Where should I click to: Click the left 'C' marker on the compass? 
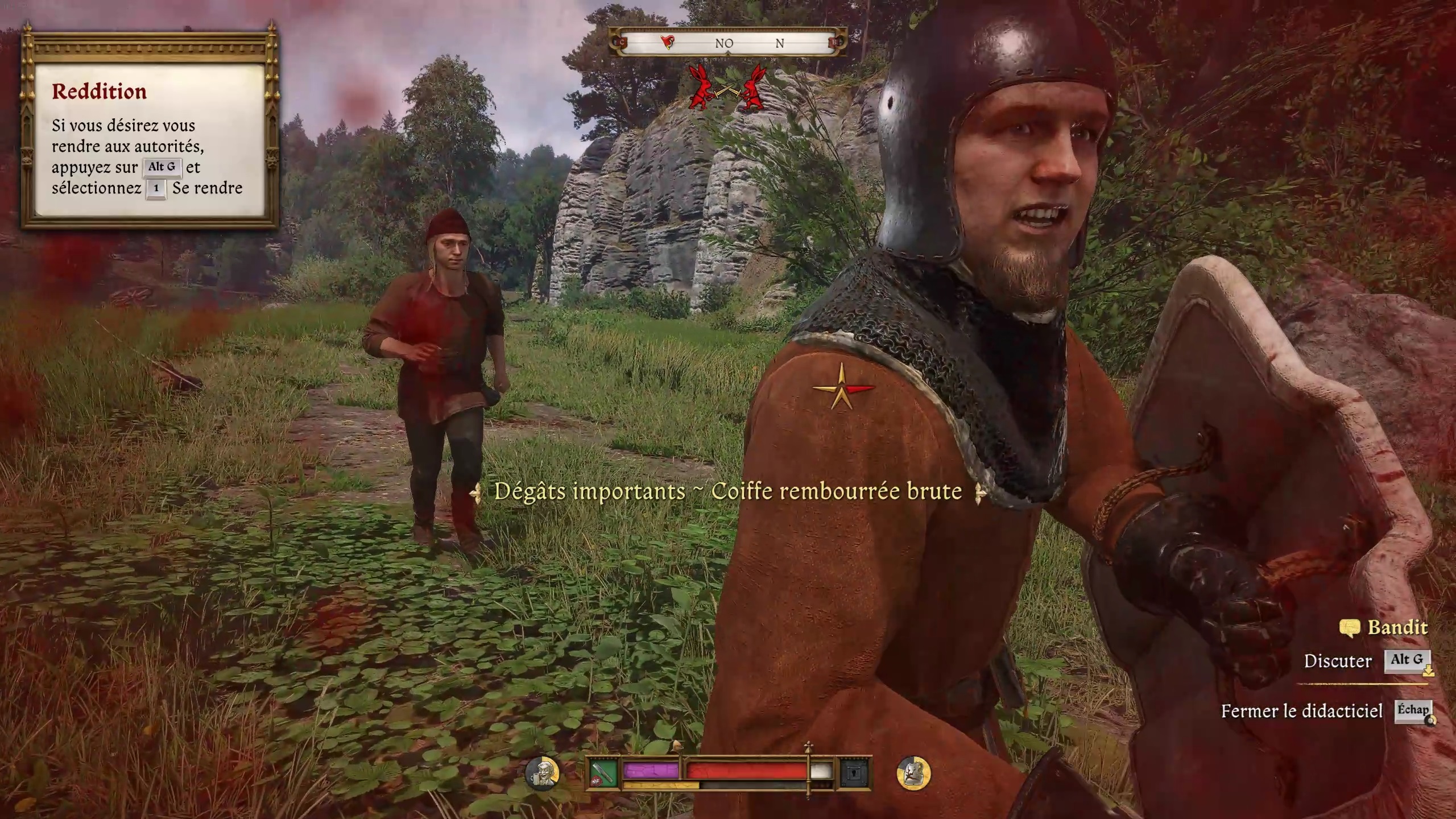[x=622, y=42]
